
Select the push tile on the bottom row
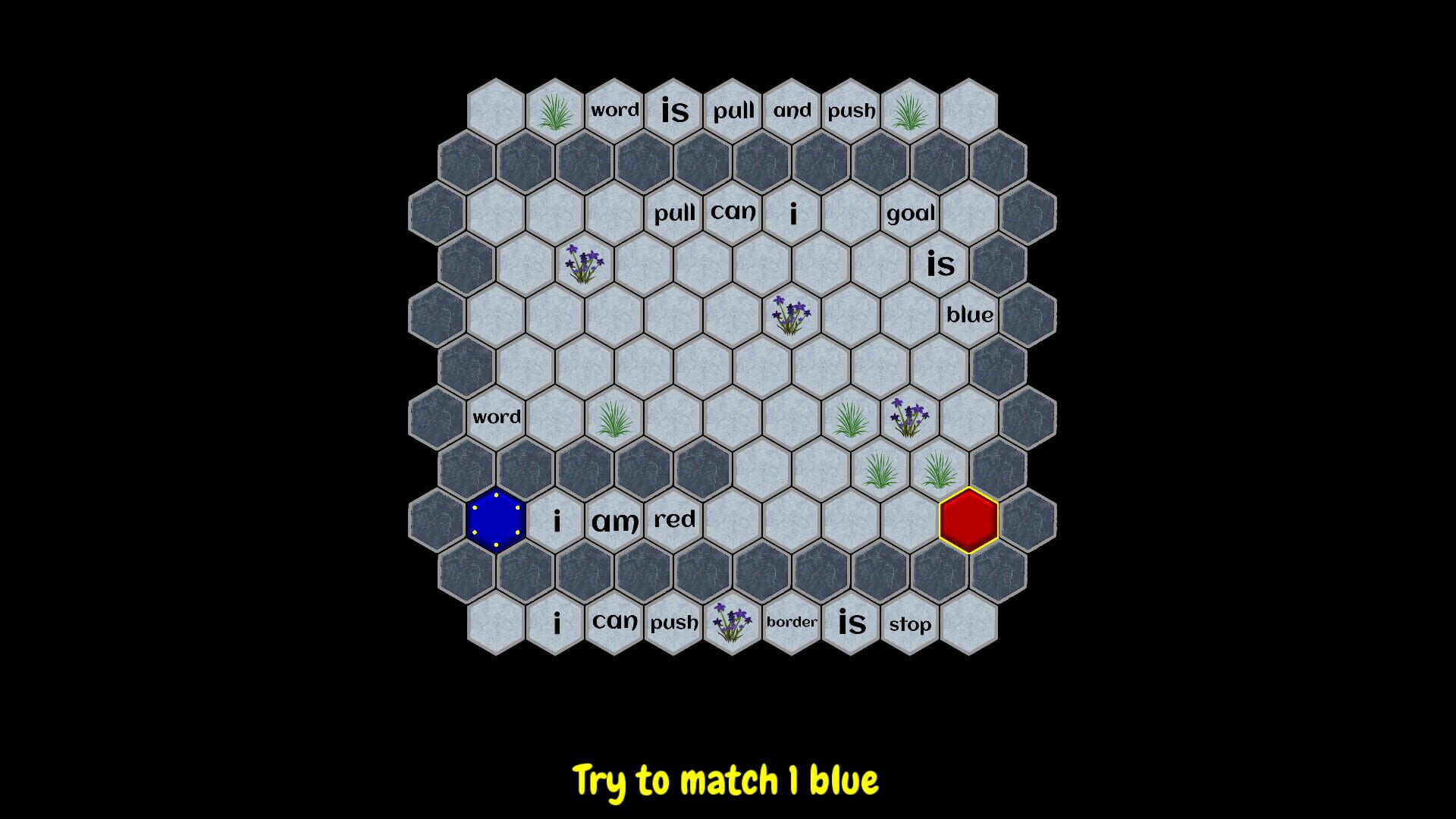pos(673,623)
